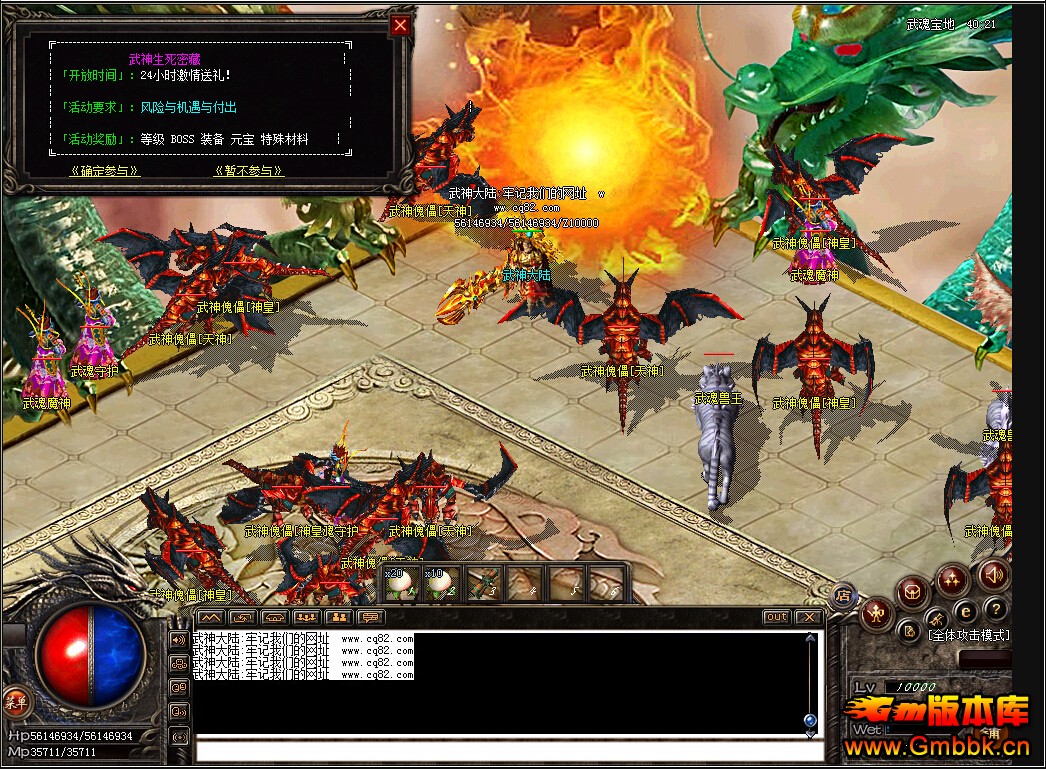Open the 菜单 round menu button
Viewport: 1046px width, 769px height.
coord(15,701)
